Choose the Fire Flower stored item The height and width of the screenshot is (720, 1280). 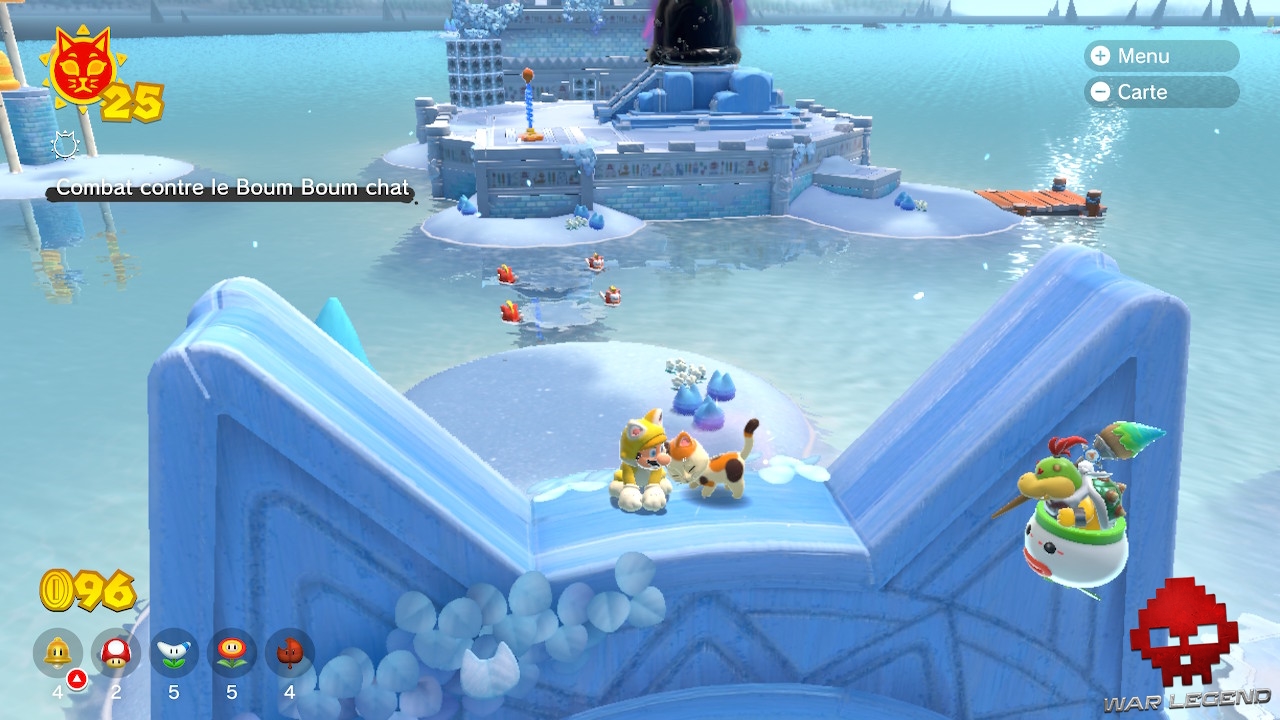pos(232,653)
